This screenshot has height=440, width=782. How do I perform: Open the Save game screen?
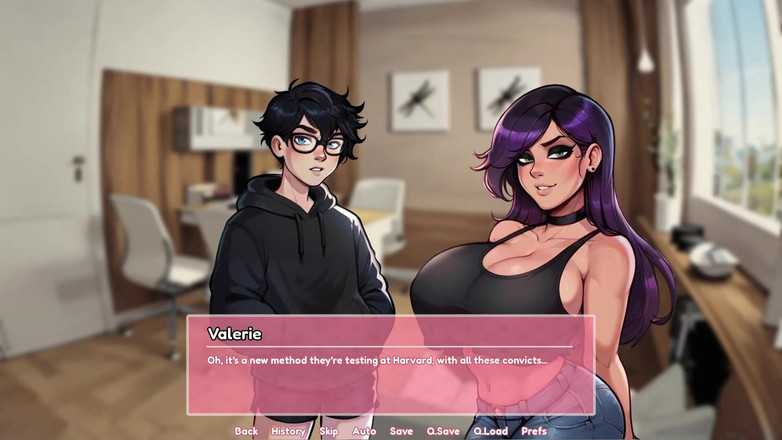click(x=401, y=431)
